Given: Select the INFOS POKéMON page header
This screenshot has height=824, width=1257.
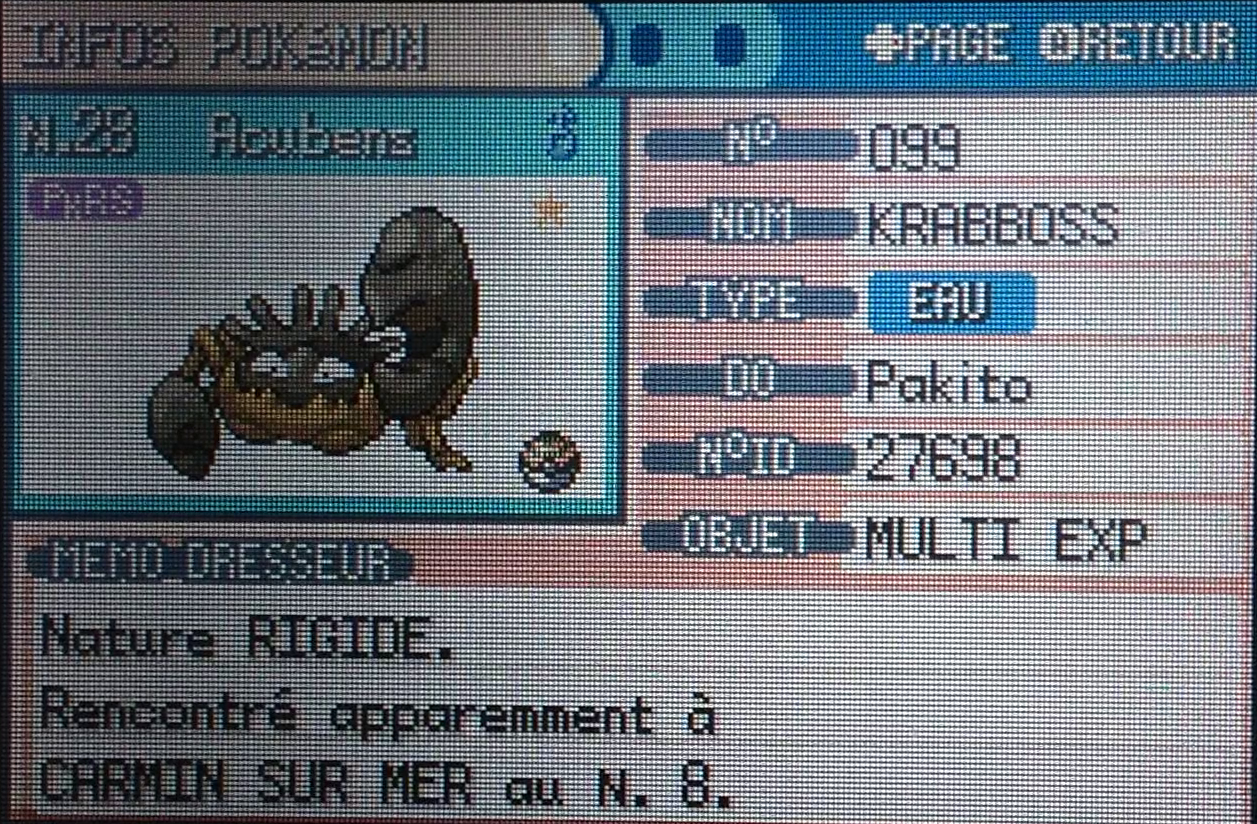Looking at the screenshot, I should 225,46.
